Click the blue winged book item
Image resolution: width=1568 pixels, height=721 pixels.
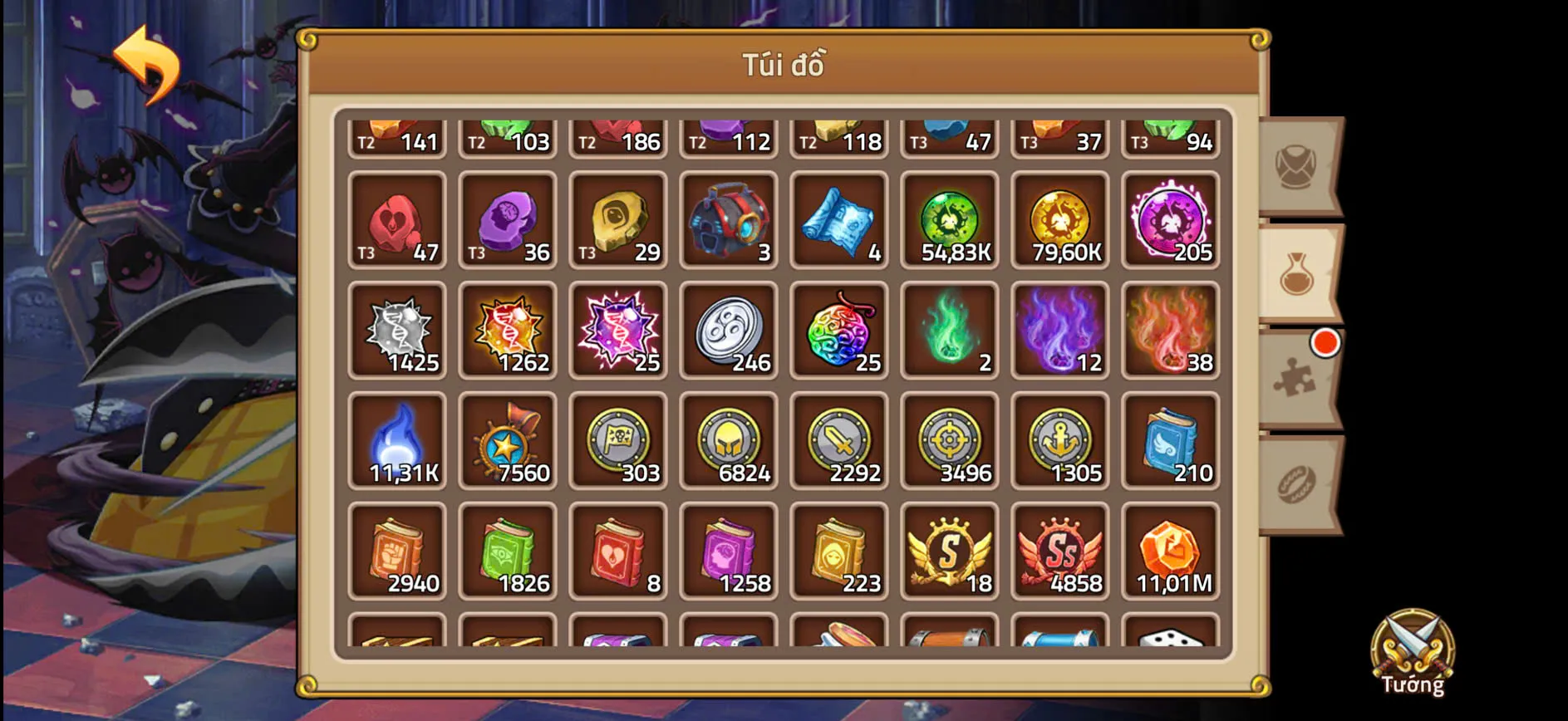(1171, 440)
